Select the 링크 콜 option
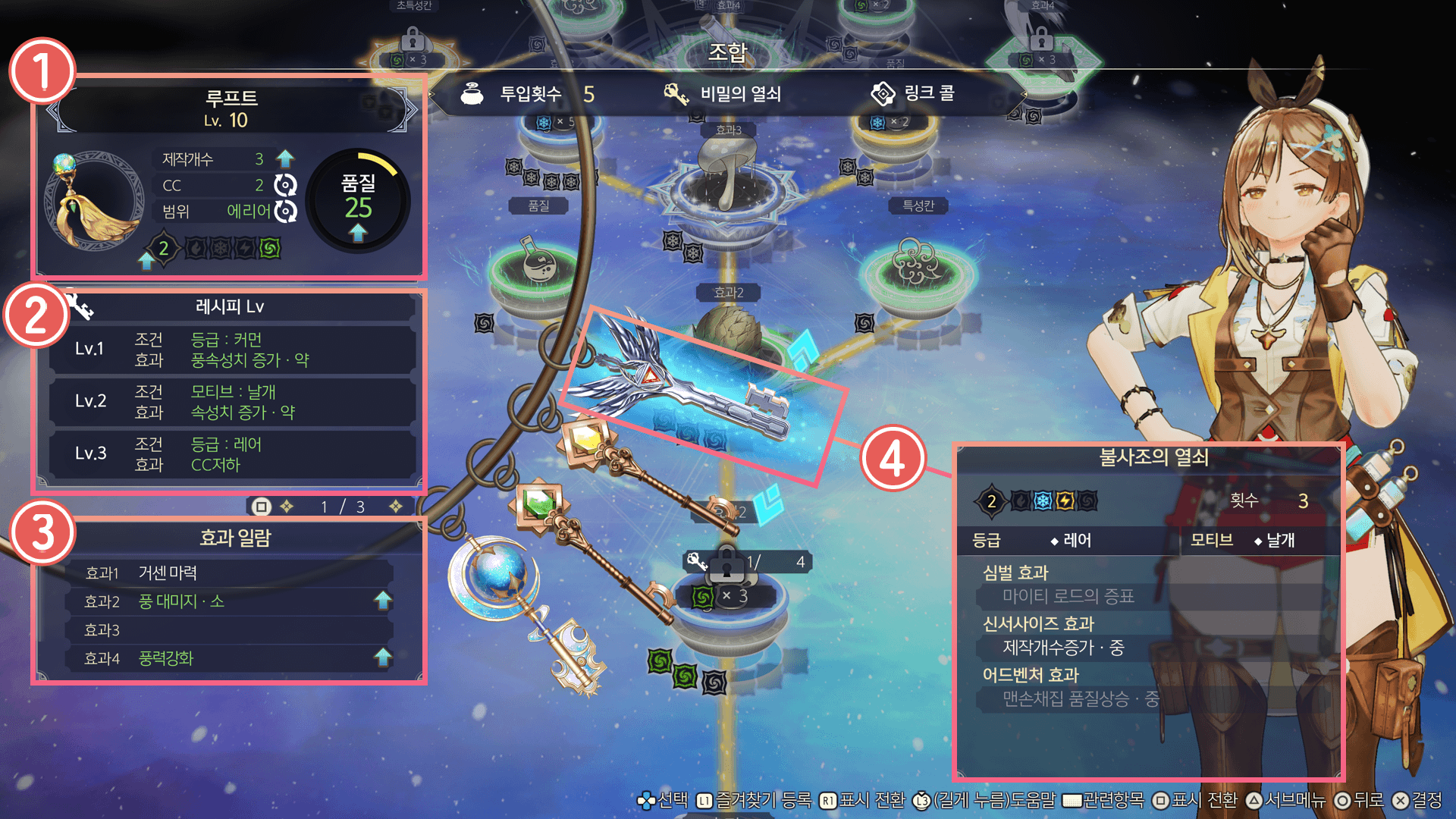1456x819 pixels. [x=914, y=94]
